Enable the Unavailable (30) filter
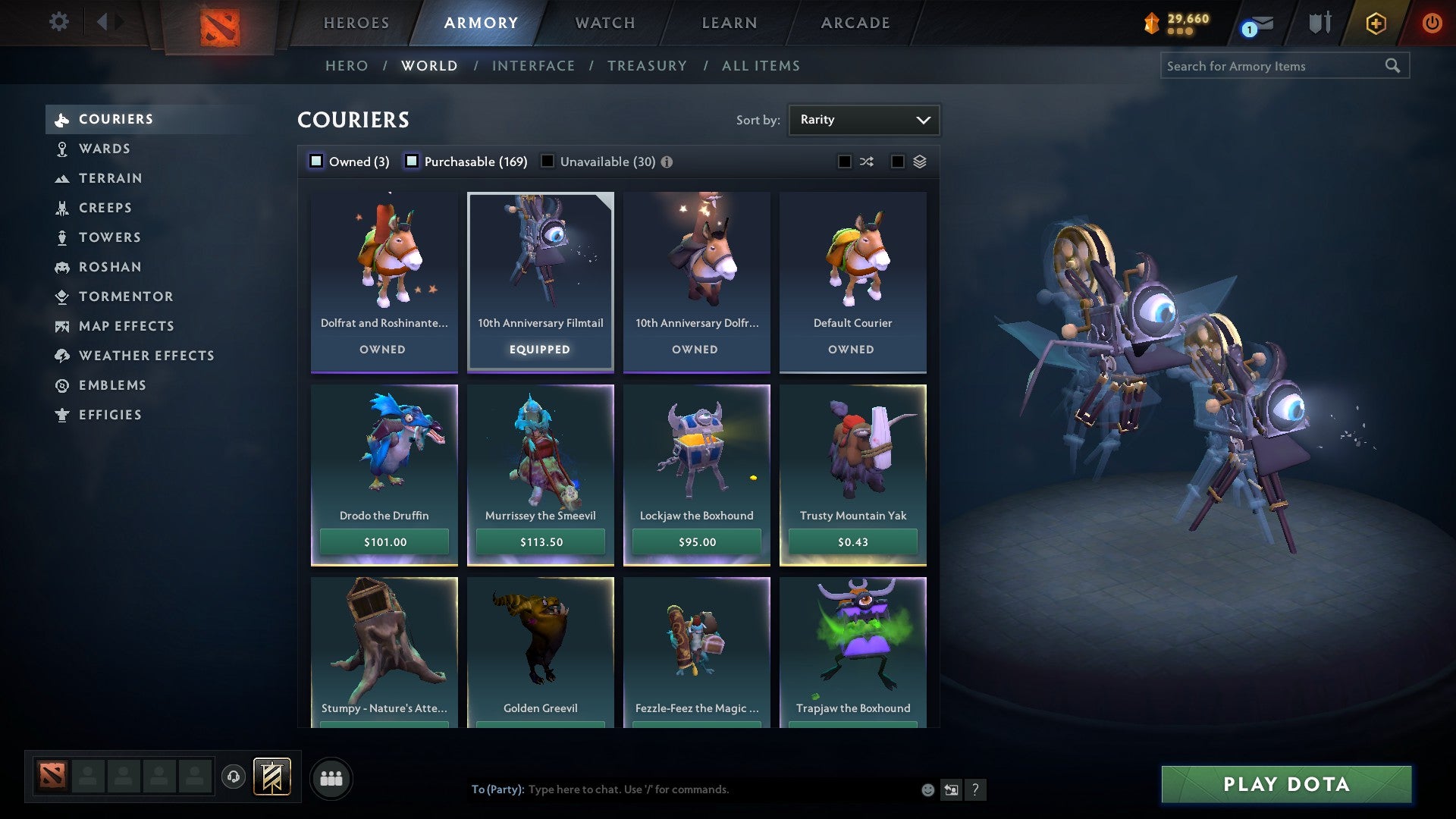Screen dimensions: 1456x819 tap(548, 161)
